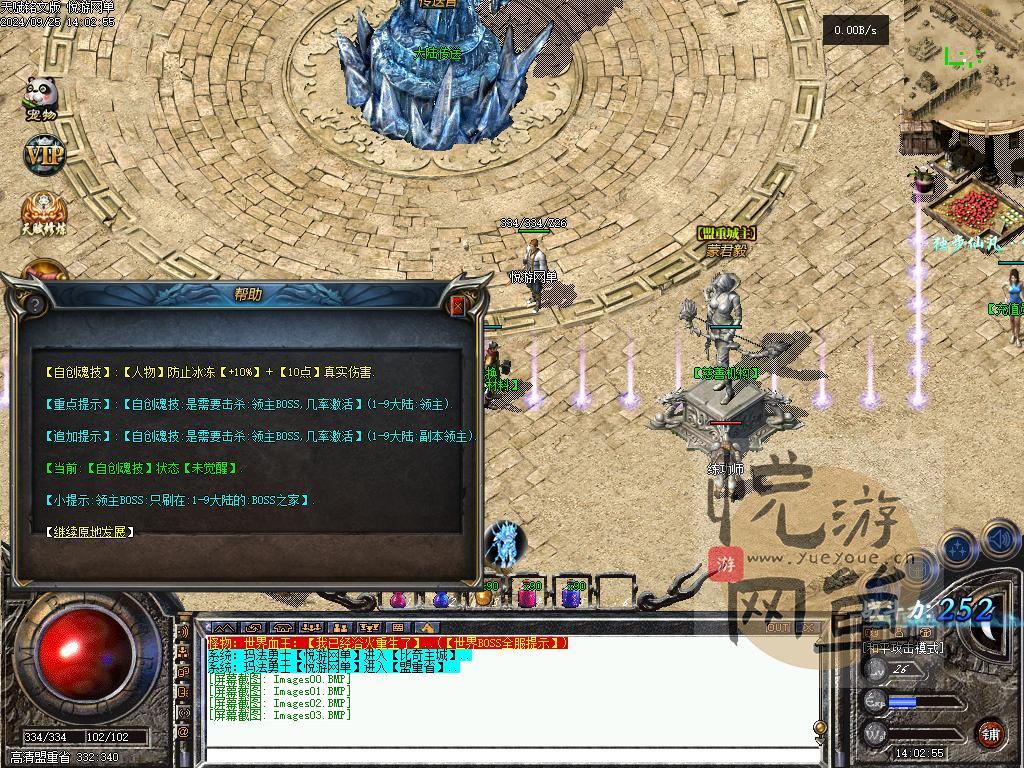Use the first red potion in the belt
1024x768 pixels.
pyautogui.click(x=398, y=598)
